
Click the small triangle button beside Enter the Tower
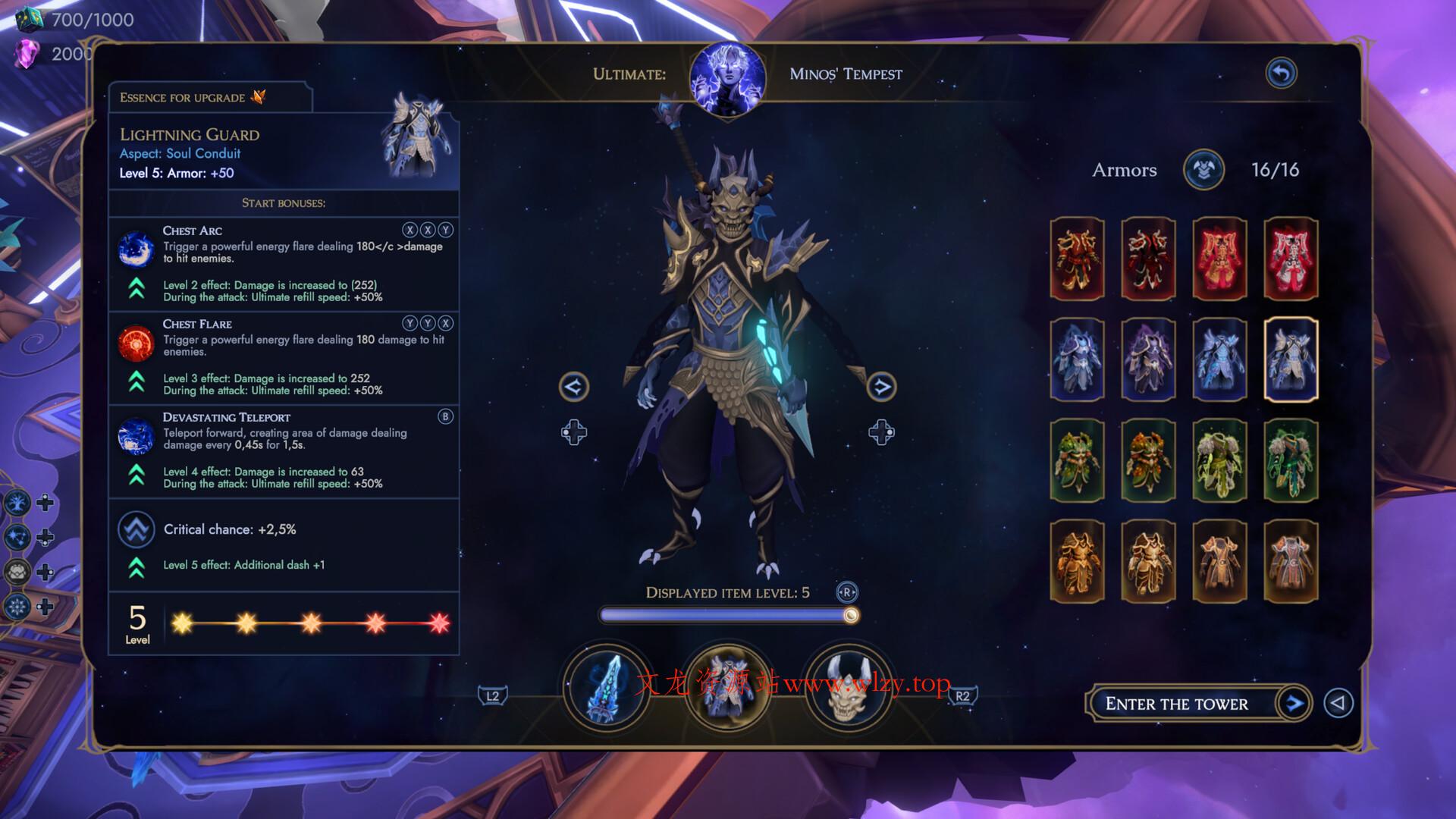(1338, 703)
